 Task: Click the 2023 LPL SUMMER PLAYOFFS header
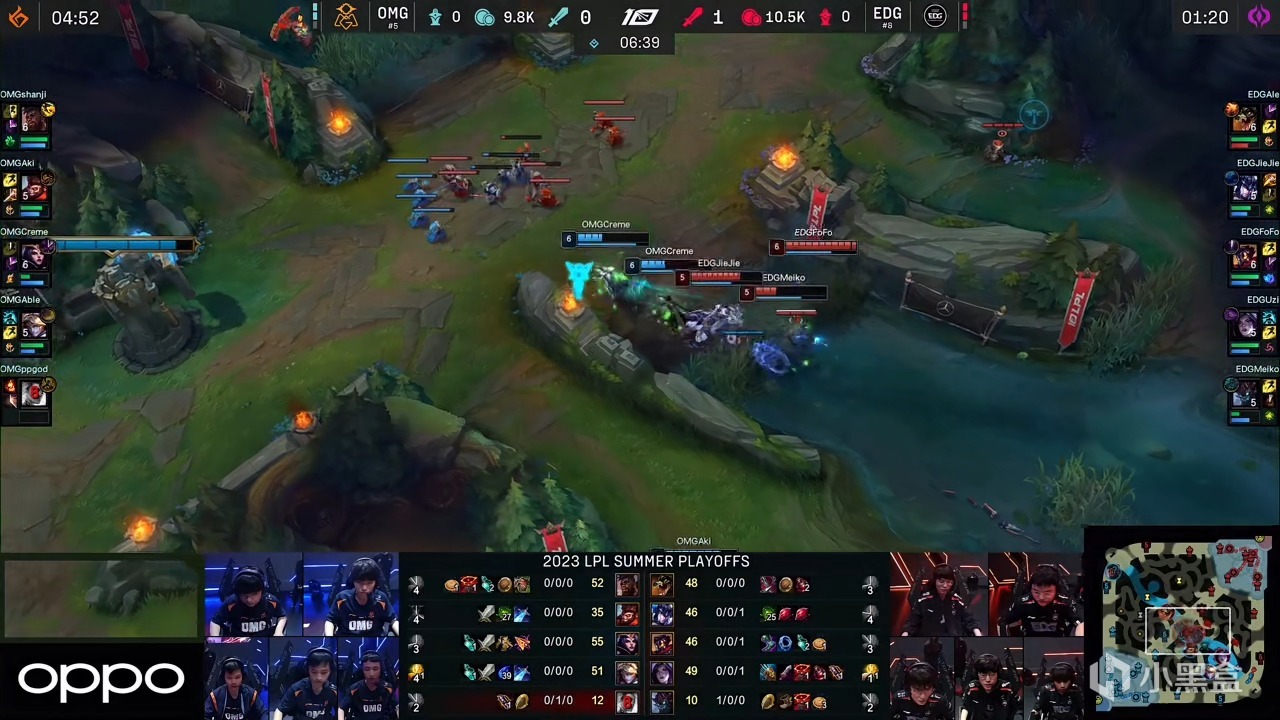click(x=646, y=561)
